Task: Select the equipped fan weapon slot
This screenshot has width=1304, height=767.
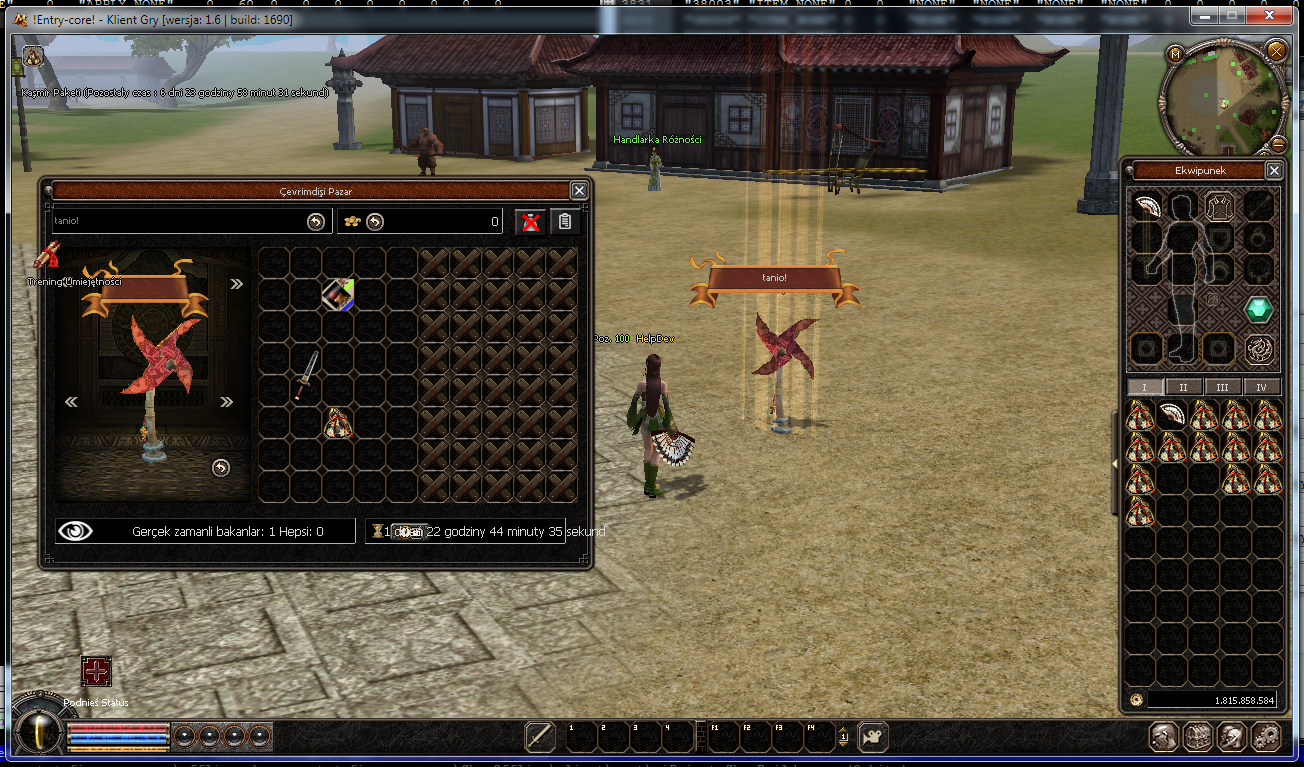Action: coord(1146,206)
